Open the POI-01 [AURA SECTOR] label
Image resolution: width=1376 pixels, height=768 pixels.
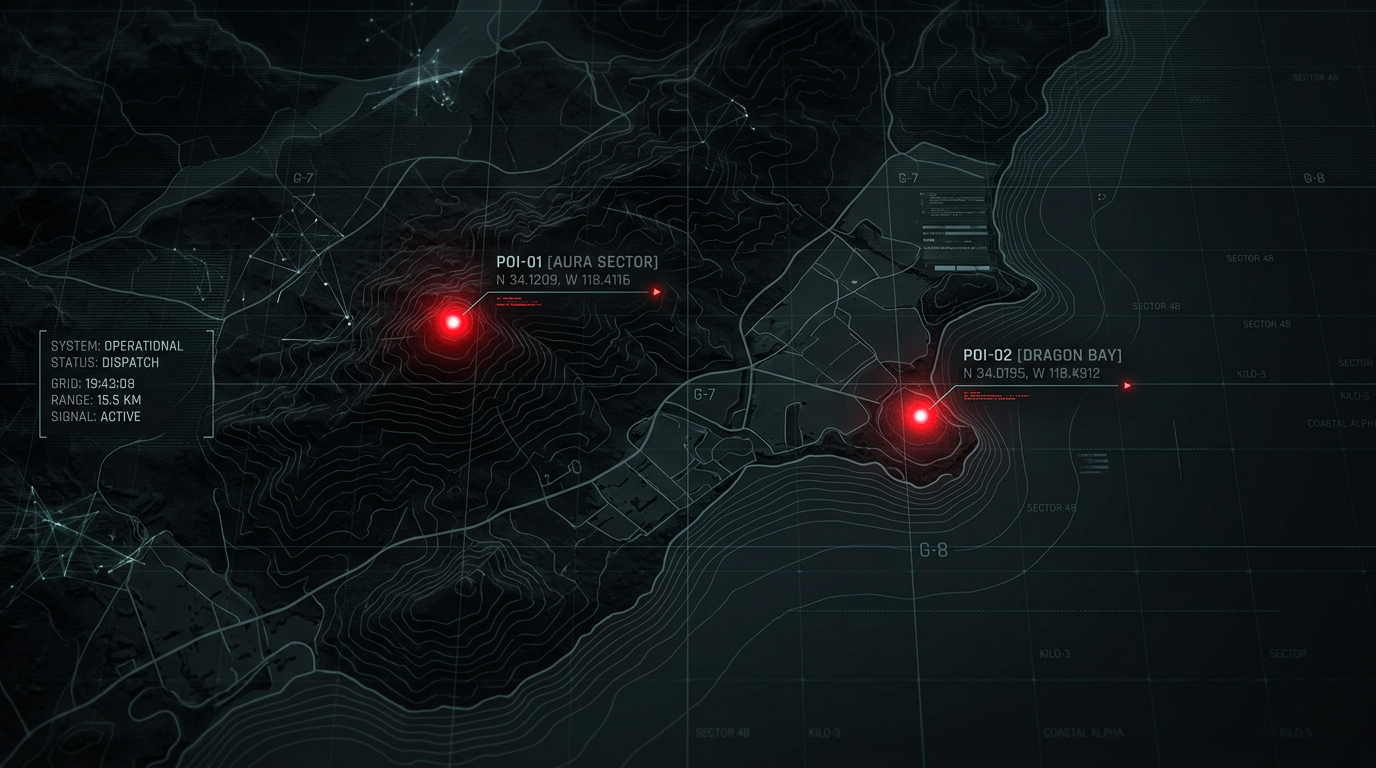tap(577, 262)
